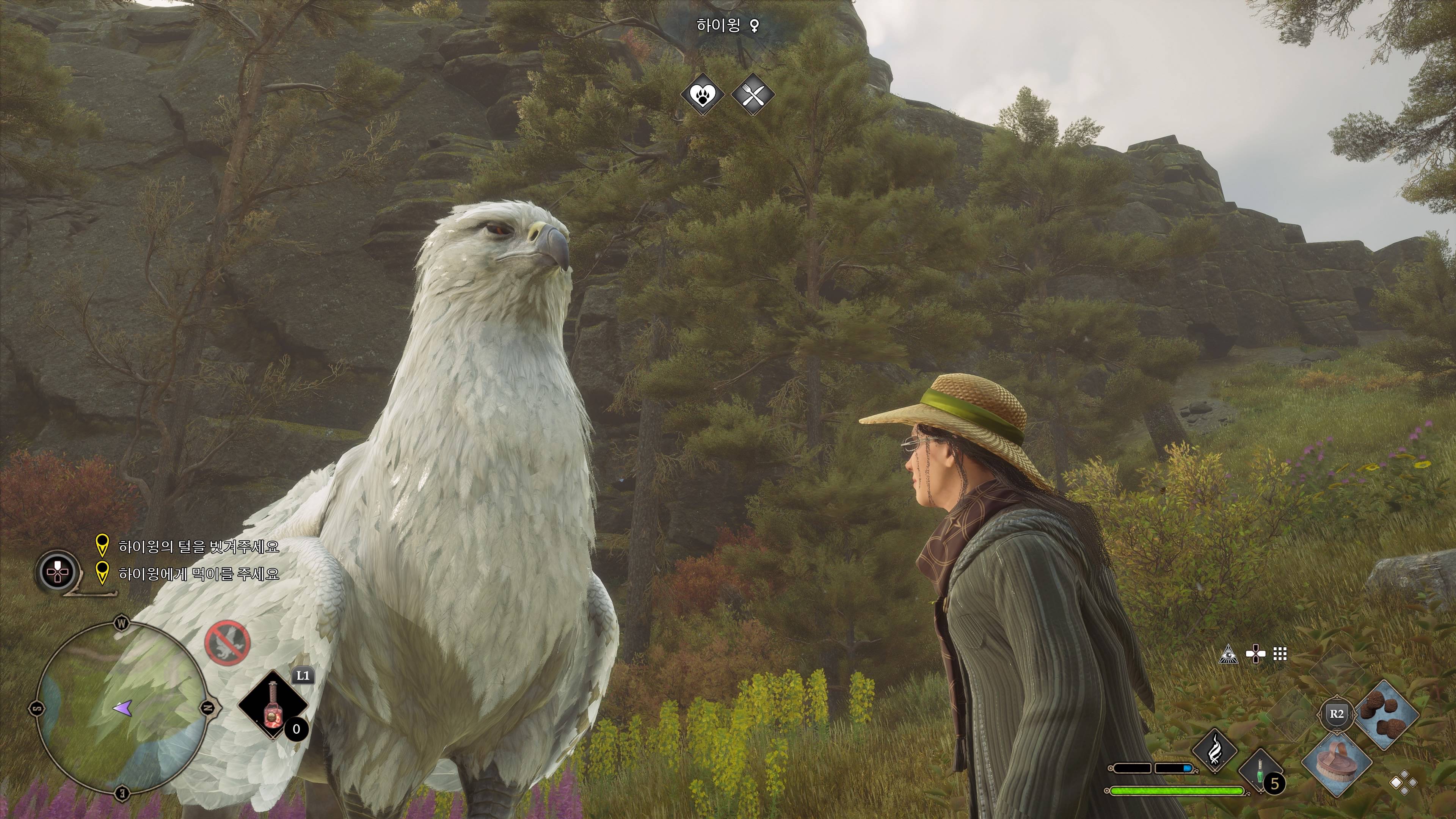This screenshot has width=1456, height=819.
Task: Open the nine-square grid icon
Action: tap(1280, 654)
